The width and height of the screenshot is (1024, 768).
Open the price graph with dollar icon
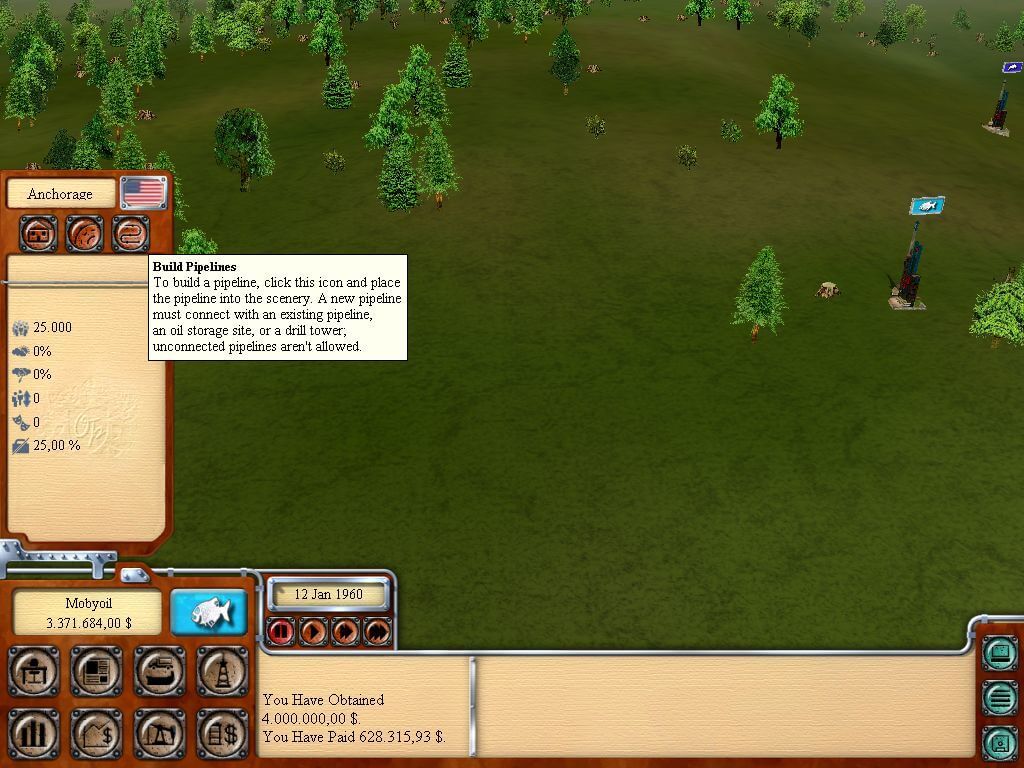pyautogui.click(x=96, y=733)
